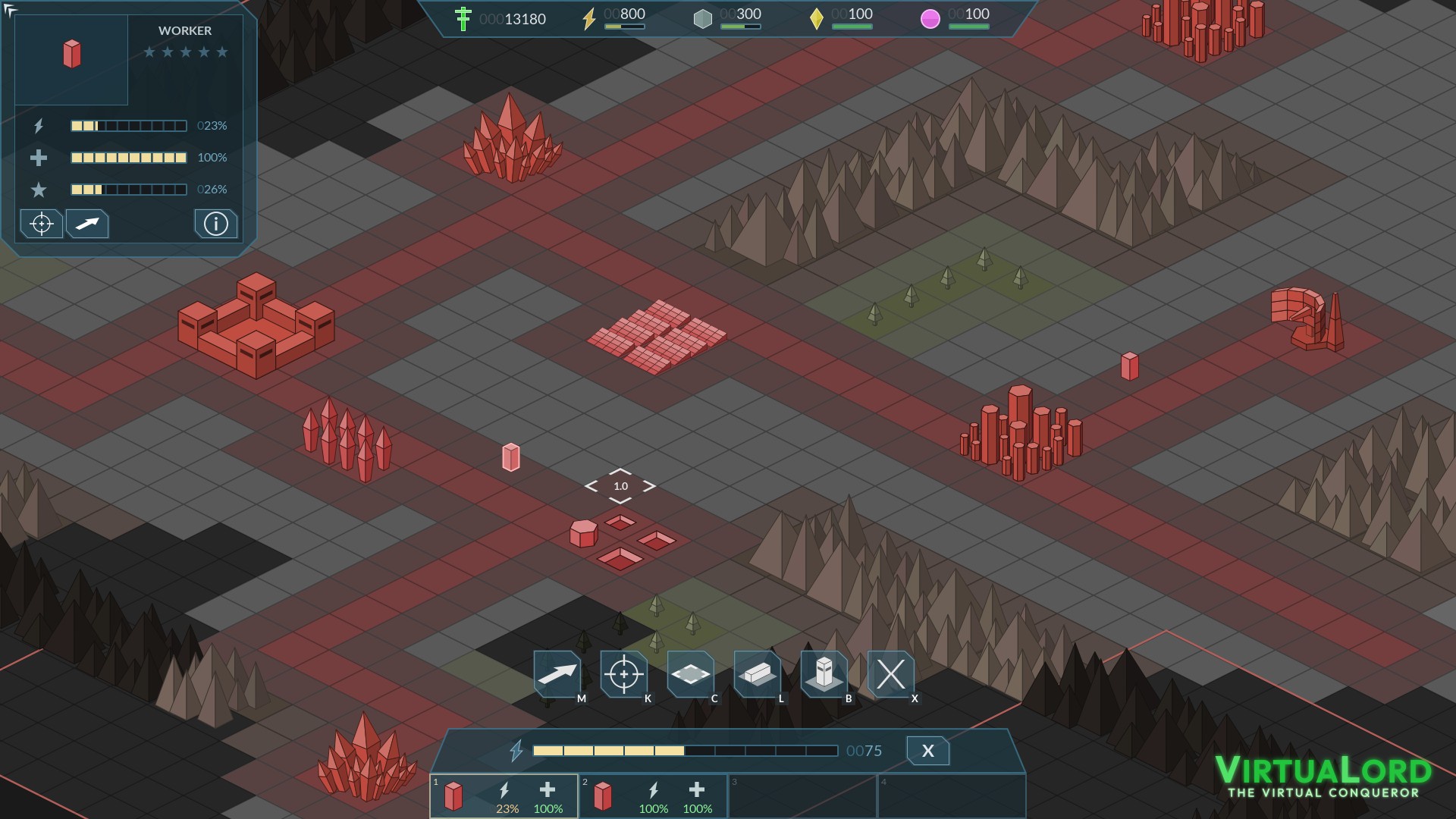Screen dimensions: 1456x819
Task: Select the highlighted worker unit on the map
Action: coord(511,457)
